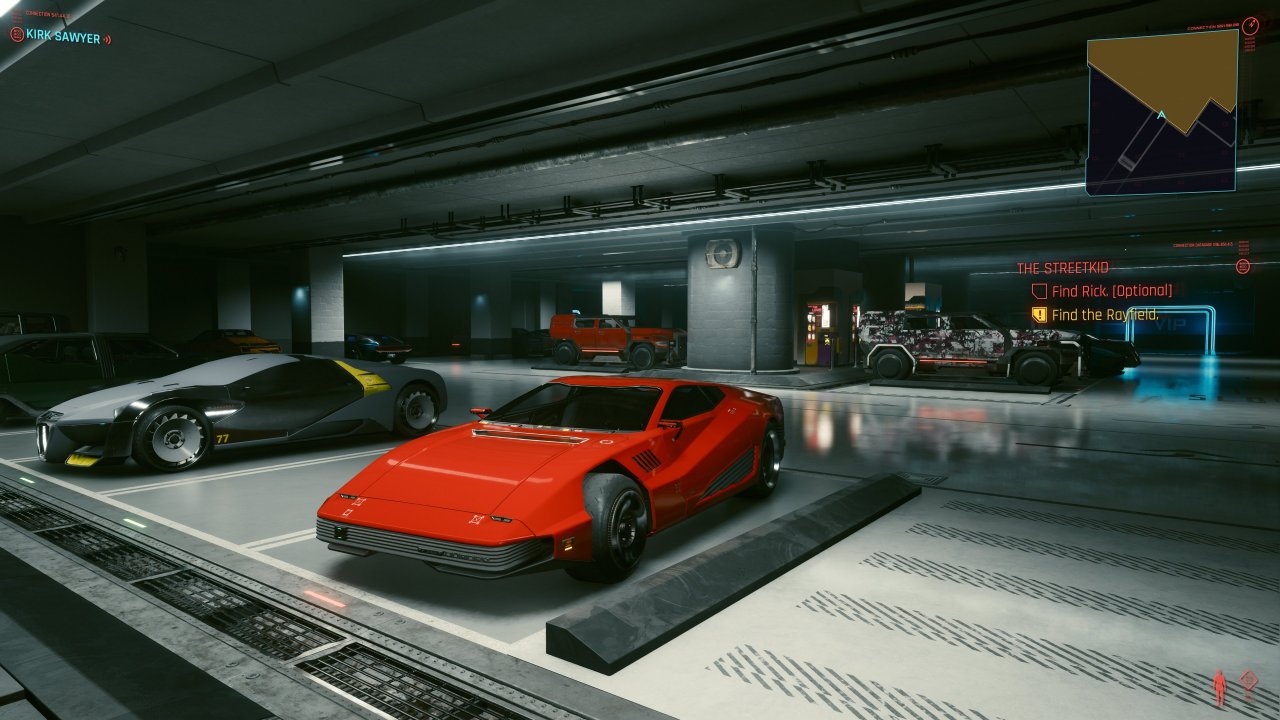Click the player arrow on the minimap
Image resolution: width=1280 pixels, height=720 pixels.
[x=1160, y=114]
